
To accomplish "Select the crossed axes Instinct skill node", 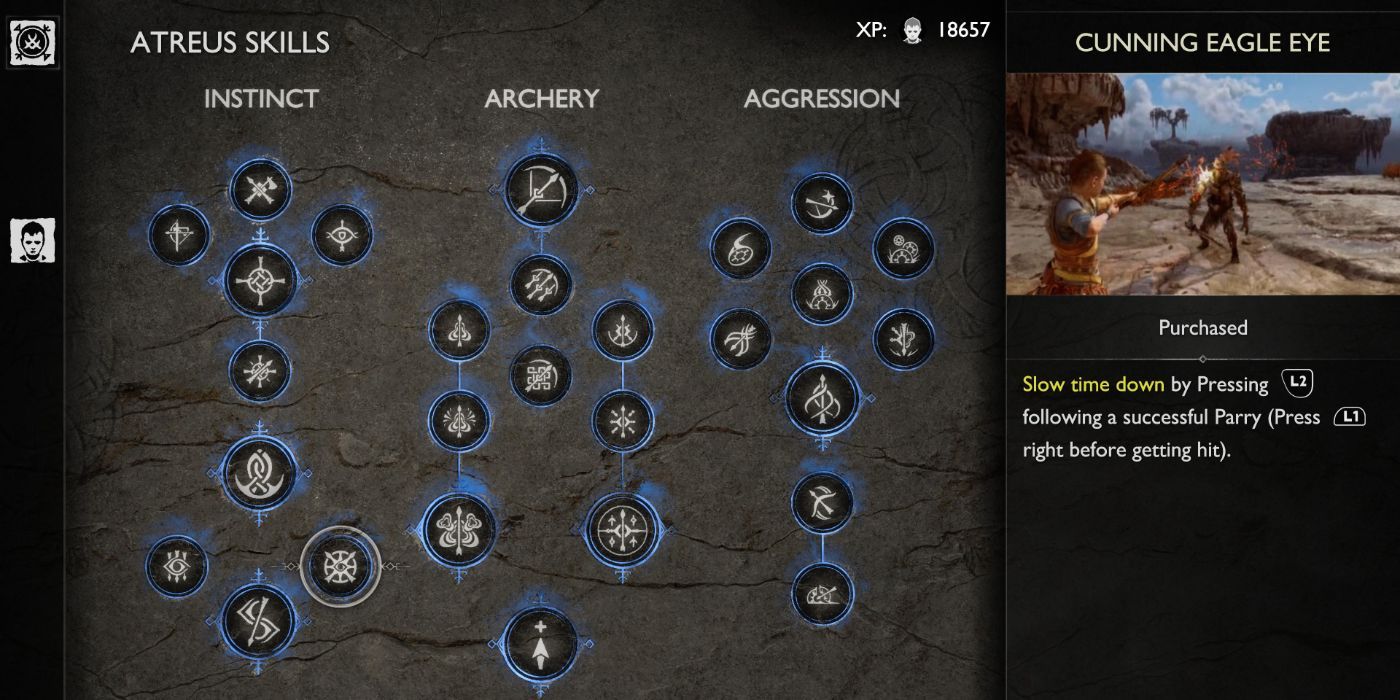I will [x=261, y=189].
